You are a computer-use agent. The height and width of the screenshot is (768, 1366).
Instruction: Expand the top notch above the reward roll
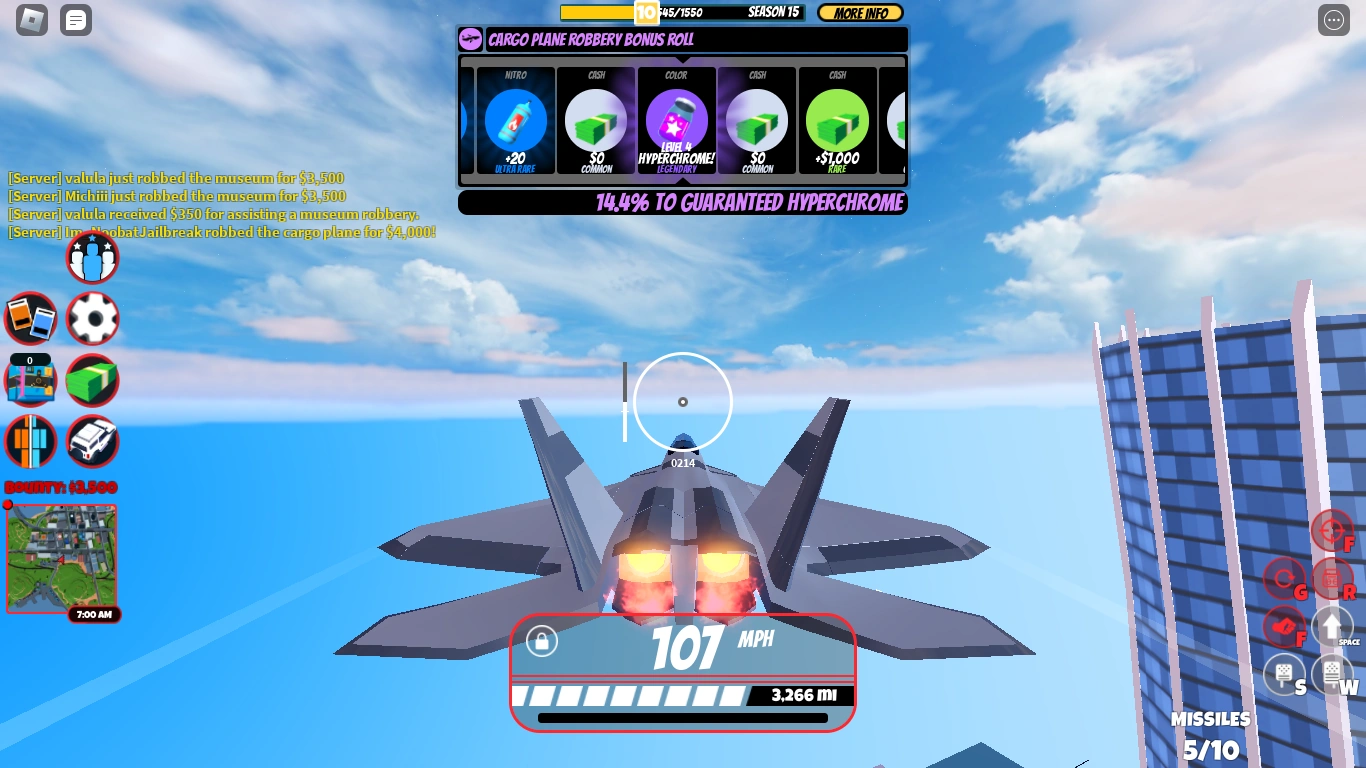682,62
